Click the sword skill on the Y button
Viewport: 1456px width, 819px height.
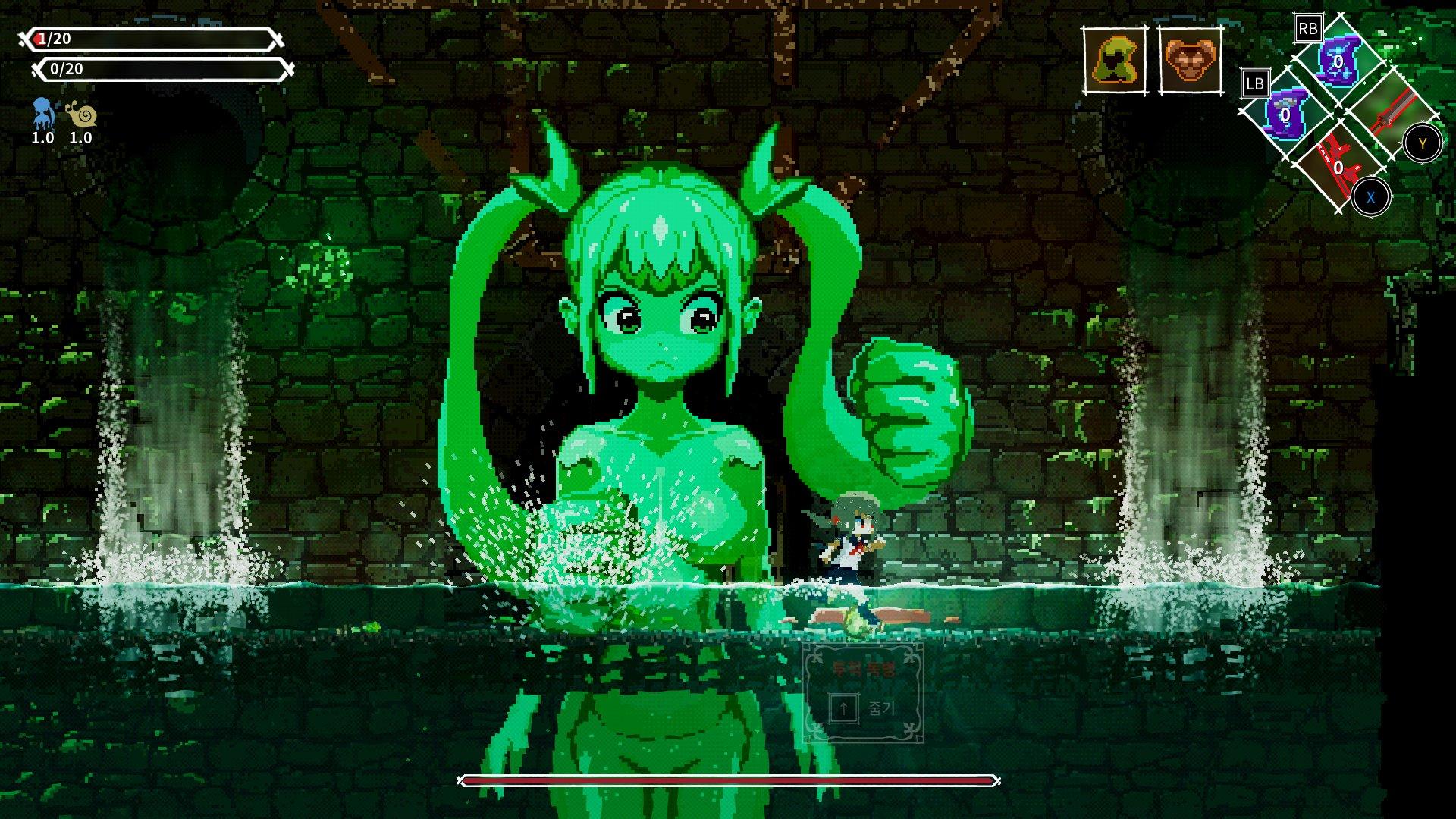(1395, 114)
